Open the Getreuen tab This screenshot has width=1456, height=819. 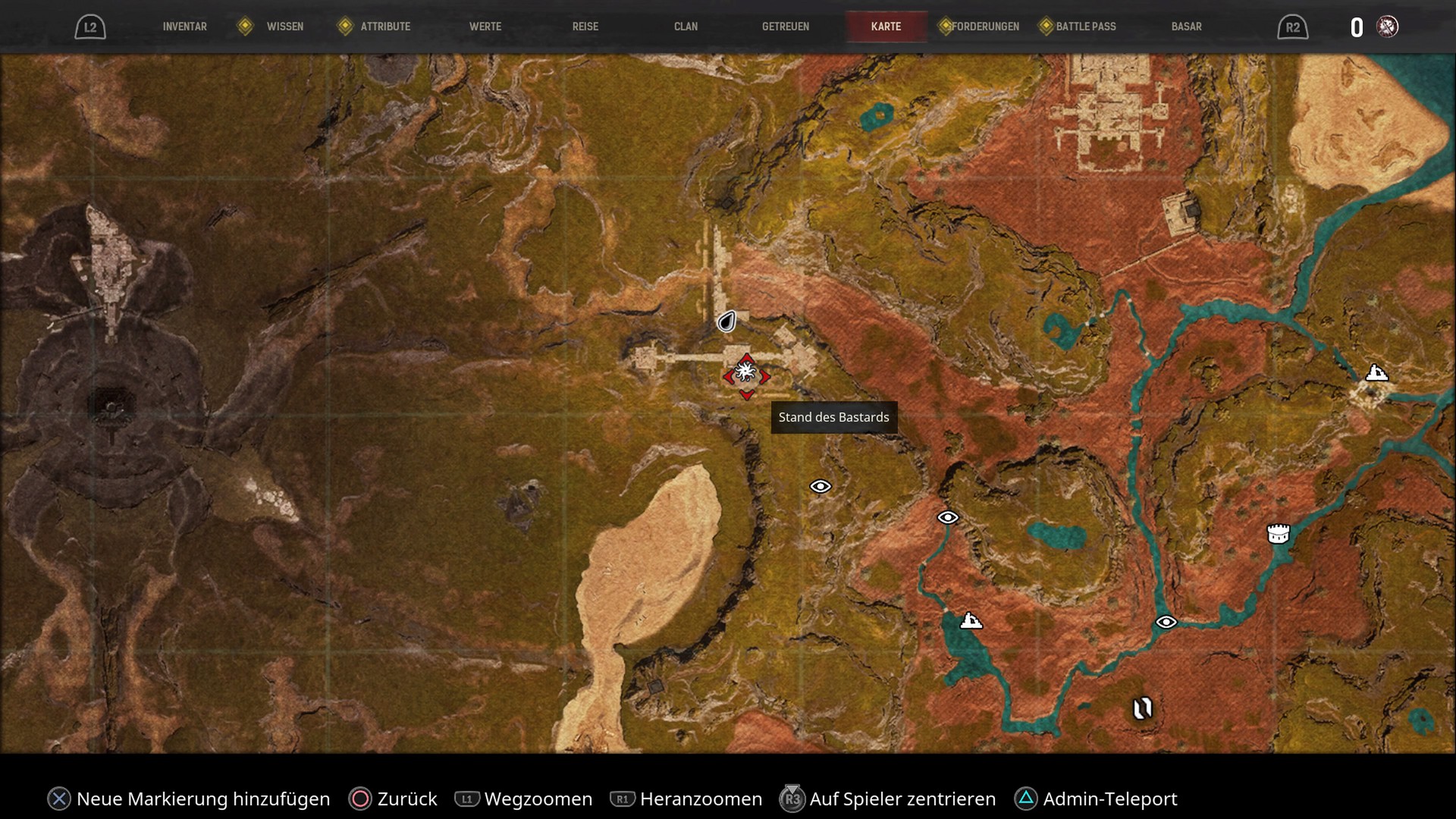(x=786, y=27)
